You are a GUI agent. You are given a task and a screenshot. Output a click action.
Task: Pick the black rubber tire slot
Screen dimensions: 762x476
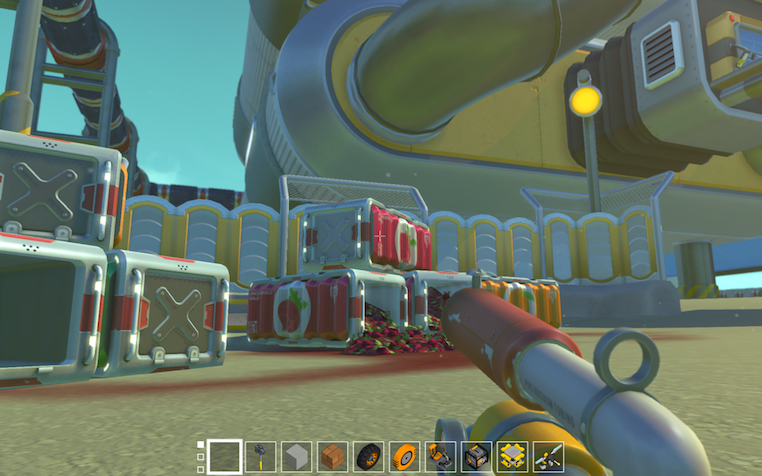click(x=369, y=457)
